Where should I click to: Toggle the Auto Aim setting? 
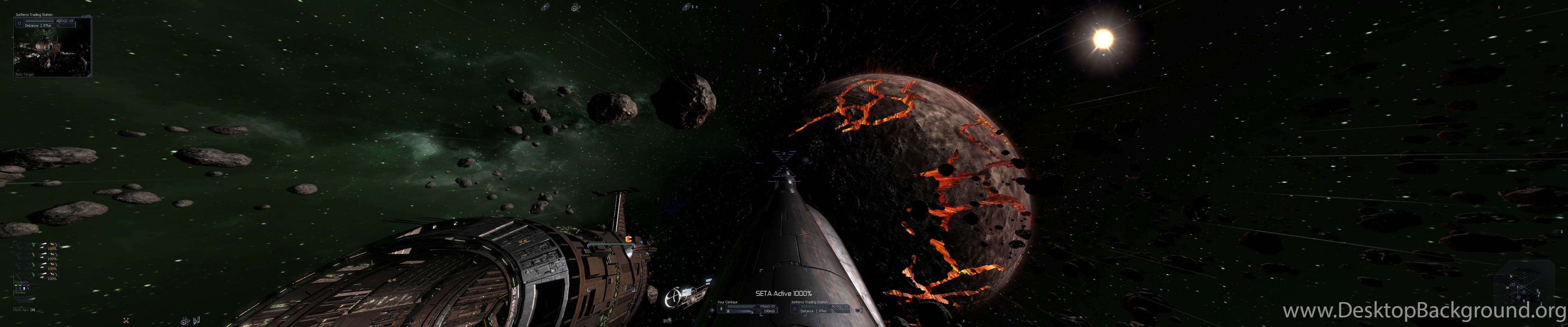pyautogui.click(x=25, y=310)
